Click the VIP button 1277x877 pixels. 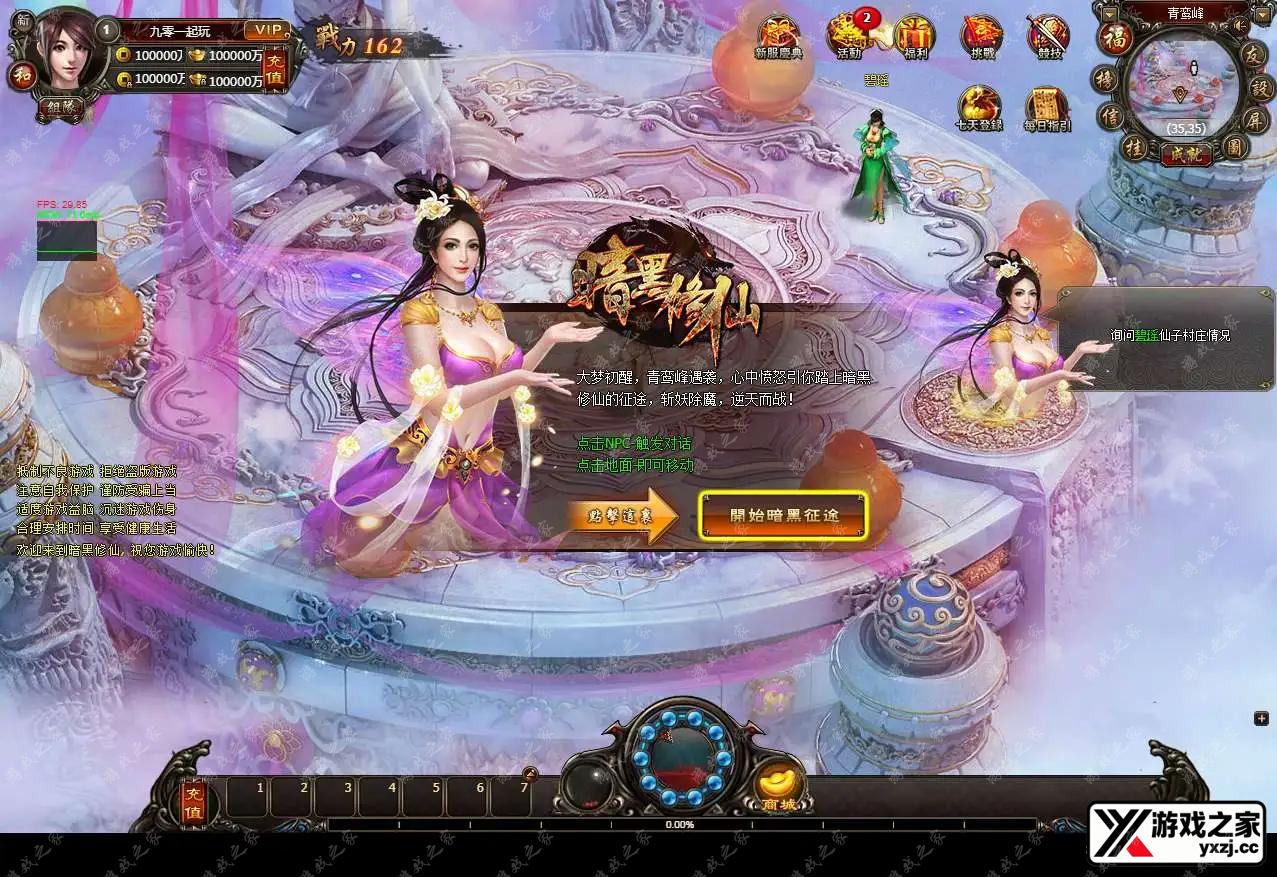(x=265, y=31)
